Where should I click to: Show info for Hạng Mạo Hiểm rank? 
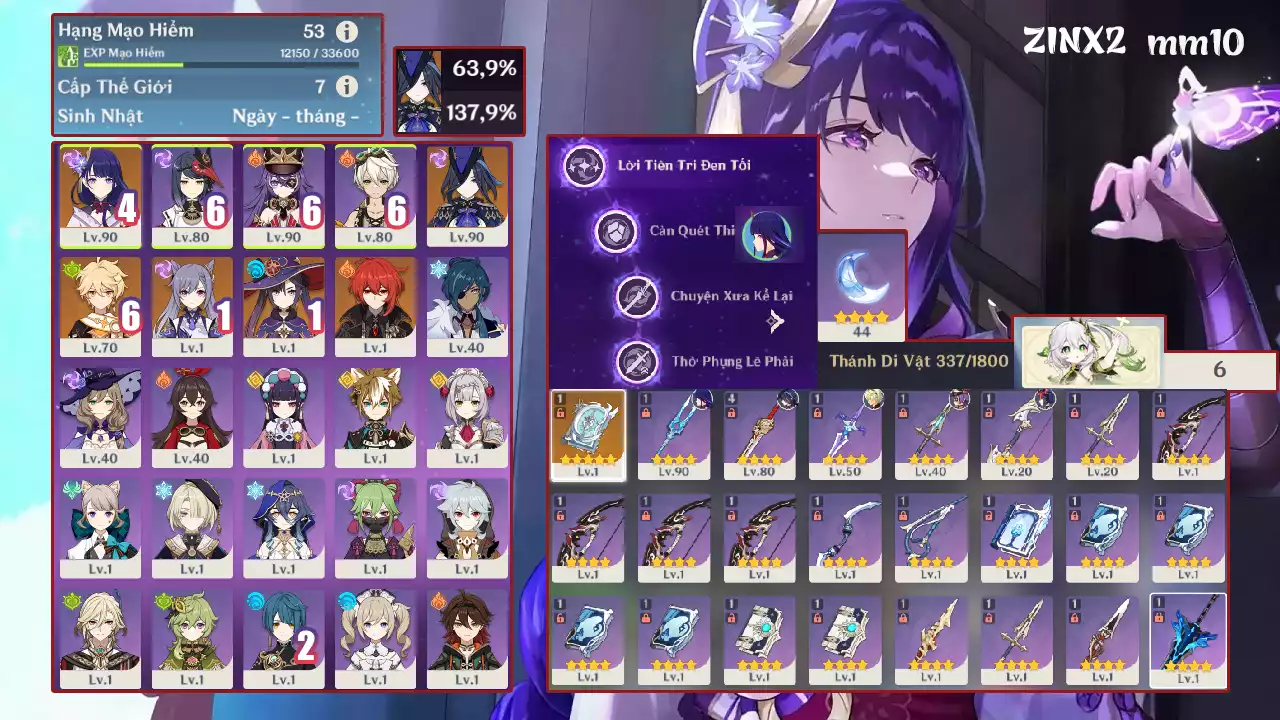(x=347, y=31)
